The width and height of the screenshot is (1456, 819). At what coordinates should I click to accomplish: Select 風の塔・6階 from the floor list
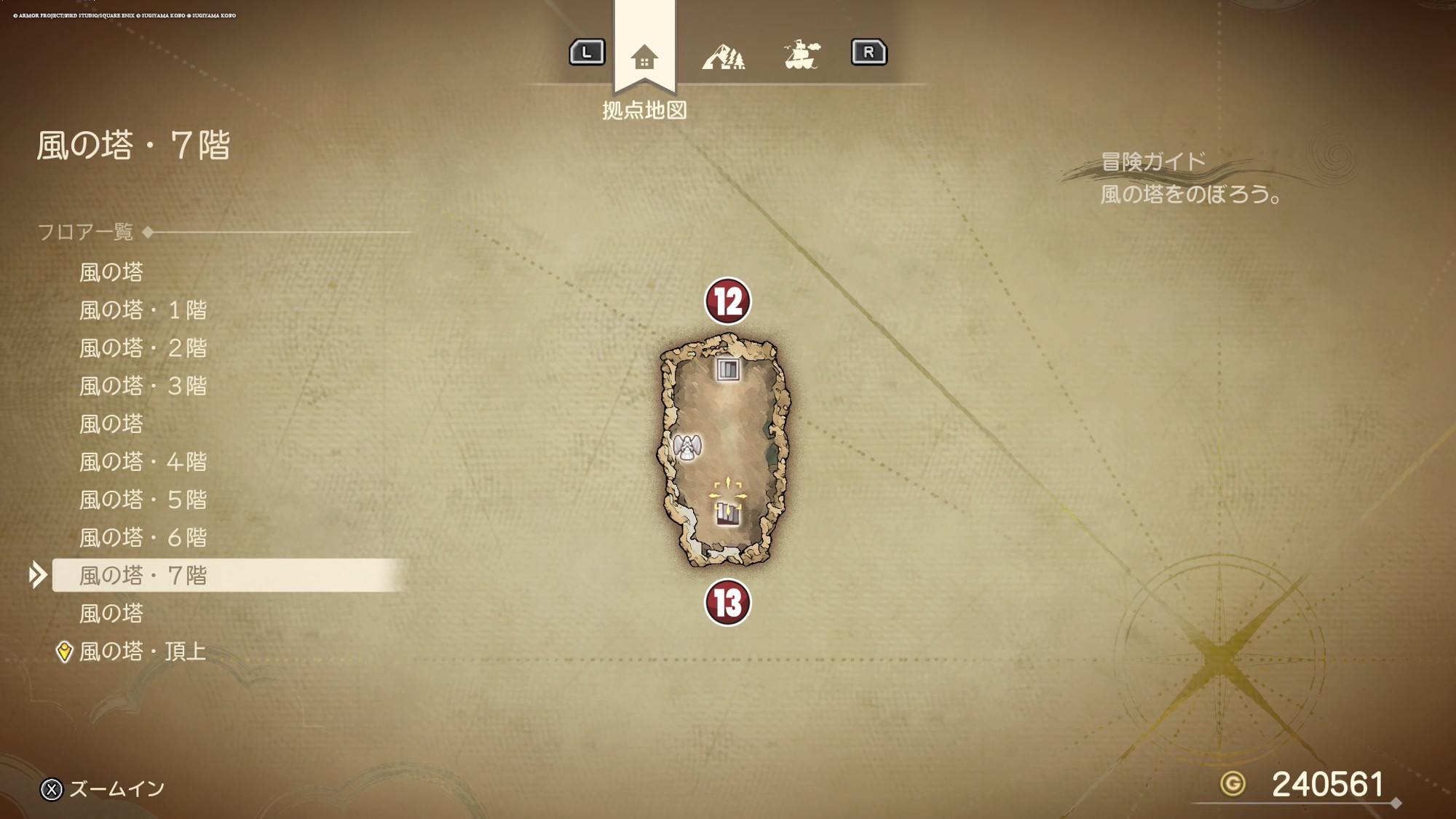143,537
